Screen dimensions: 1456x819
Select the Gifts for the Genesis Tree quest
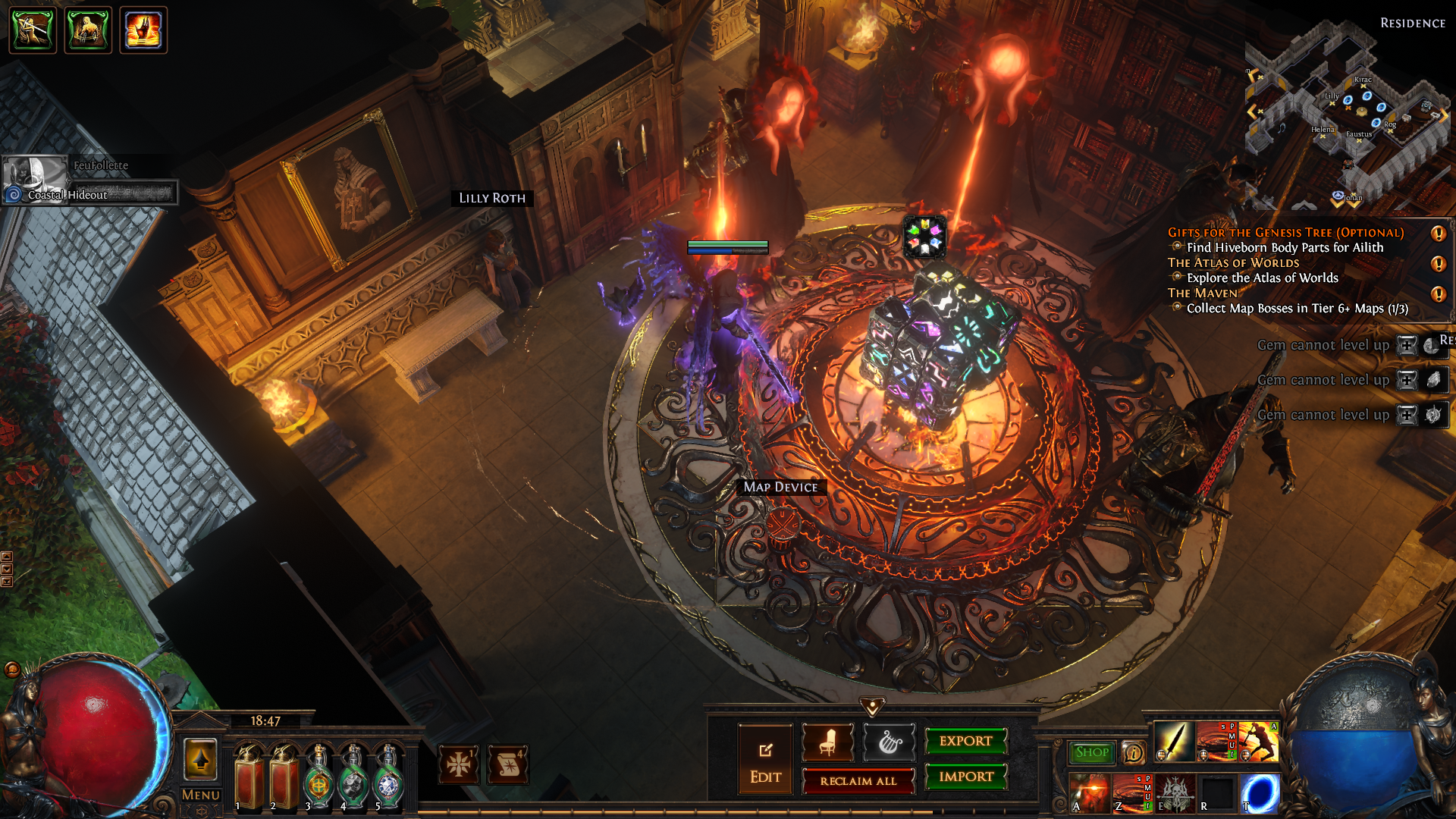pos(1285,233)
